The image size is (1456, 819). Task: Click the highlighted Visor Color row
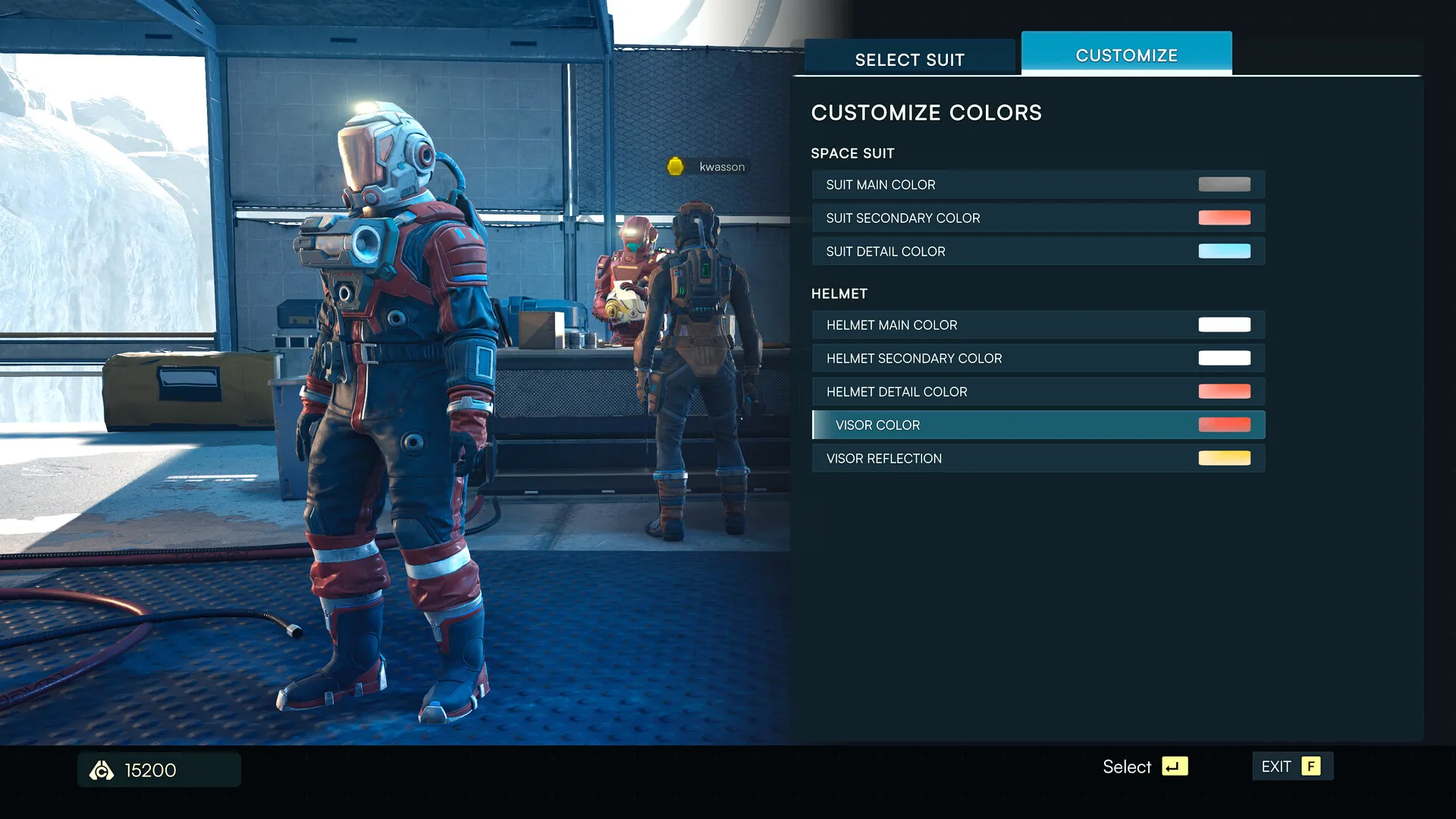coord(1037,425)
